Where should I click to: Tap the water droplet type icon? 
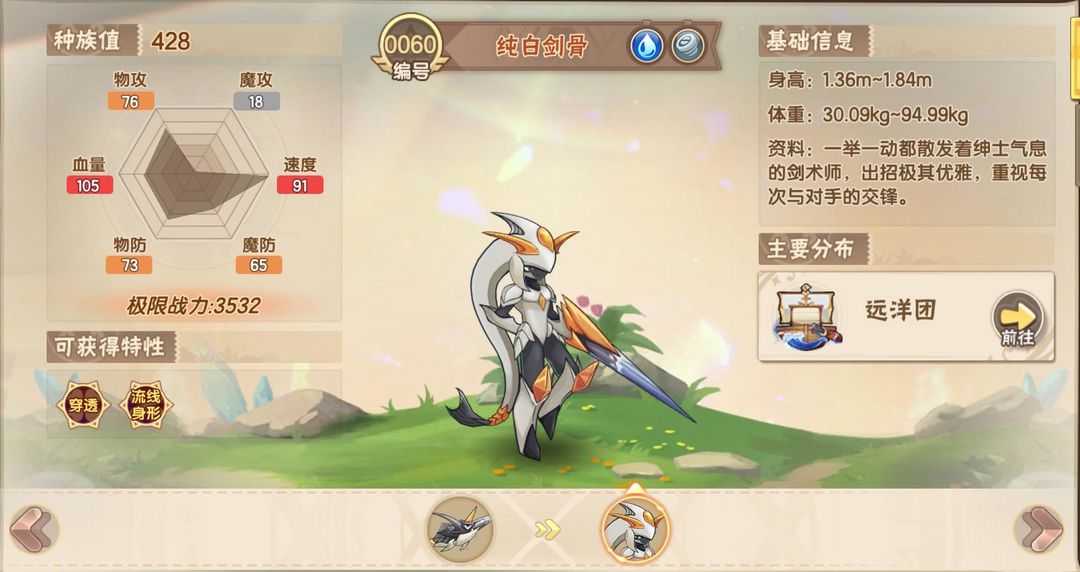[x=646, y=46]
